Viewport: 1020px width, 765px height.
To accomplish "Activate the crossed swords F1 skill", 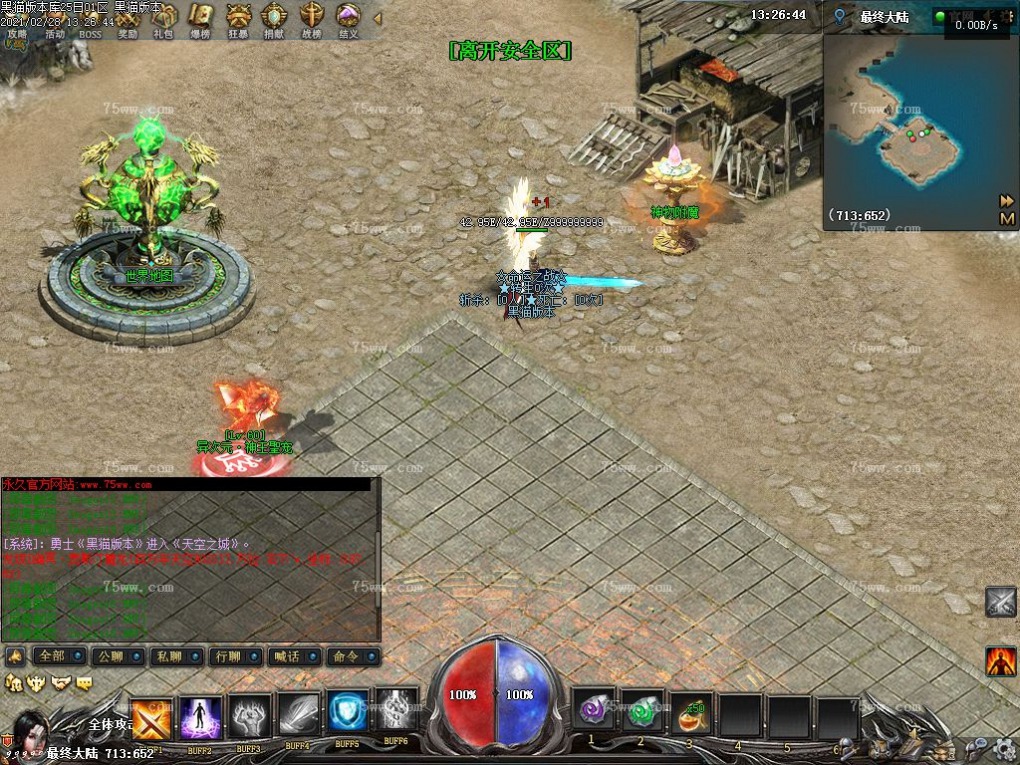I will coord(152,717).
